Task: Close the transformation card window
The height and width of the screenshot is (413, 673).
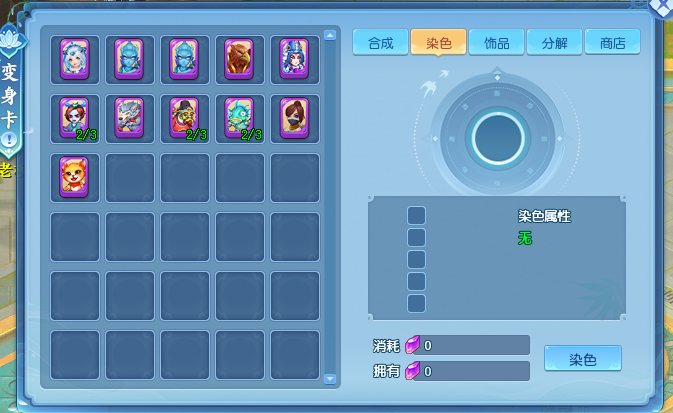Action: click(x=661, y=6)
